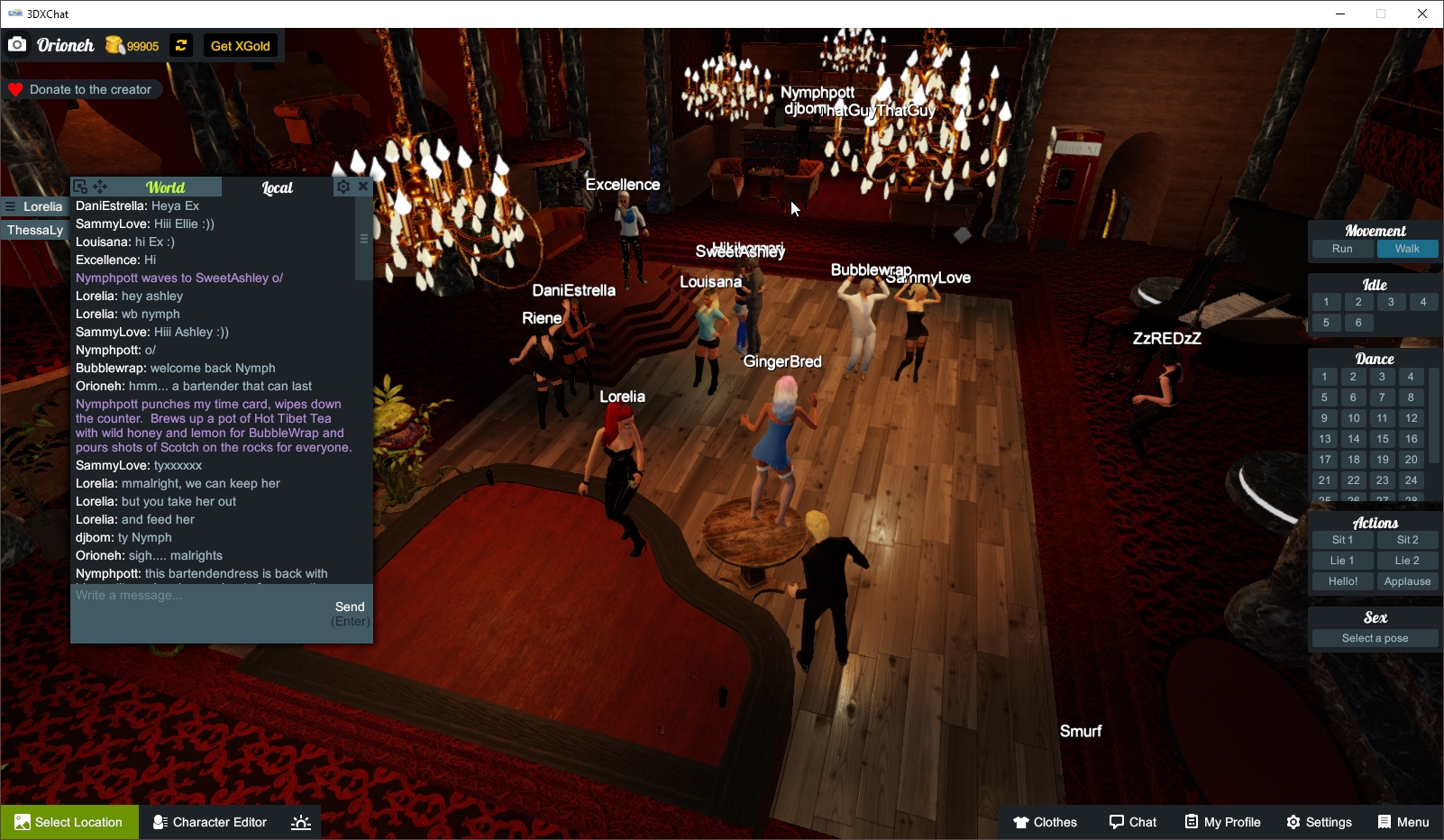Image resolution: width=1444 pixels, height=840 pixels.
Task: Switch to the Local chat tab
Action: 277,187
